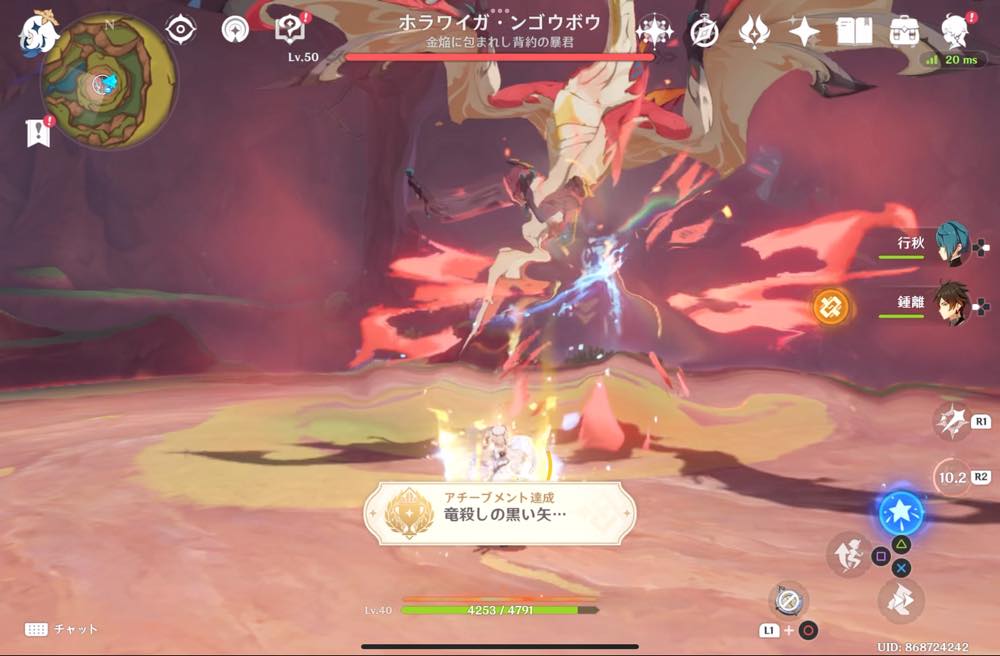
Task: Open the tutorial book icon with question mark
Action: pyautogui.click(x=290, y=30)
